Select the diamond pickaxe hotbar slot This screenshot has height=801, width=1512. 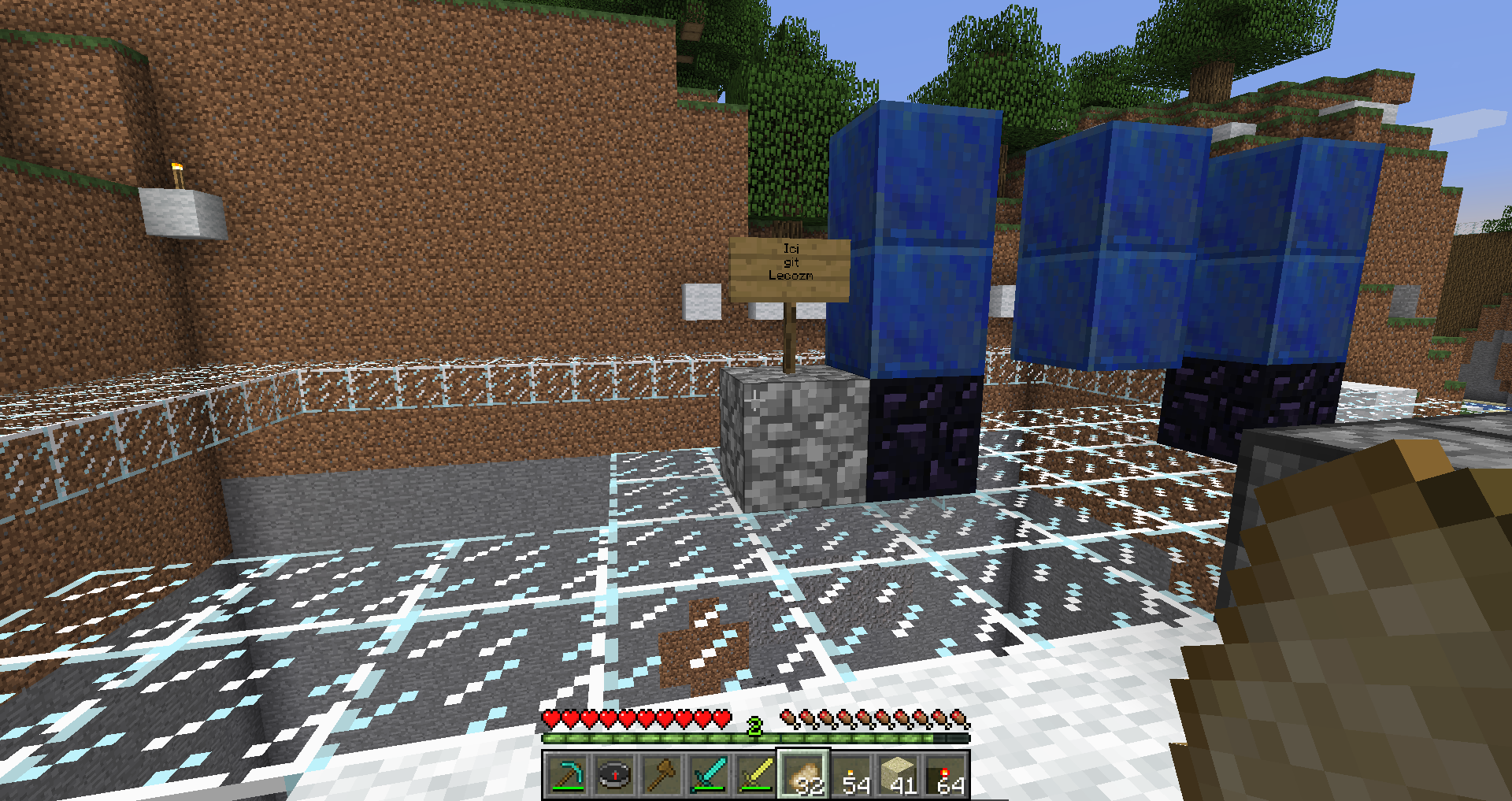pos(566,775)
